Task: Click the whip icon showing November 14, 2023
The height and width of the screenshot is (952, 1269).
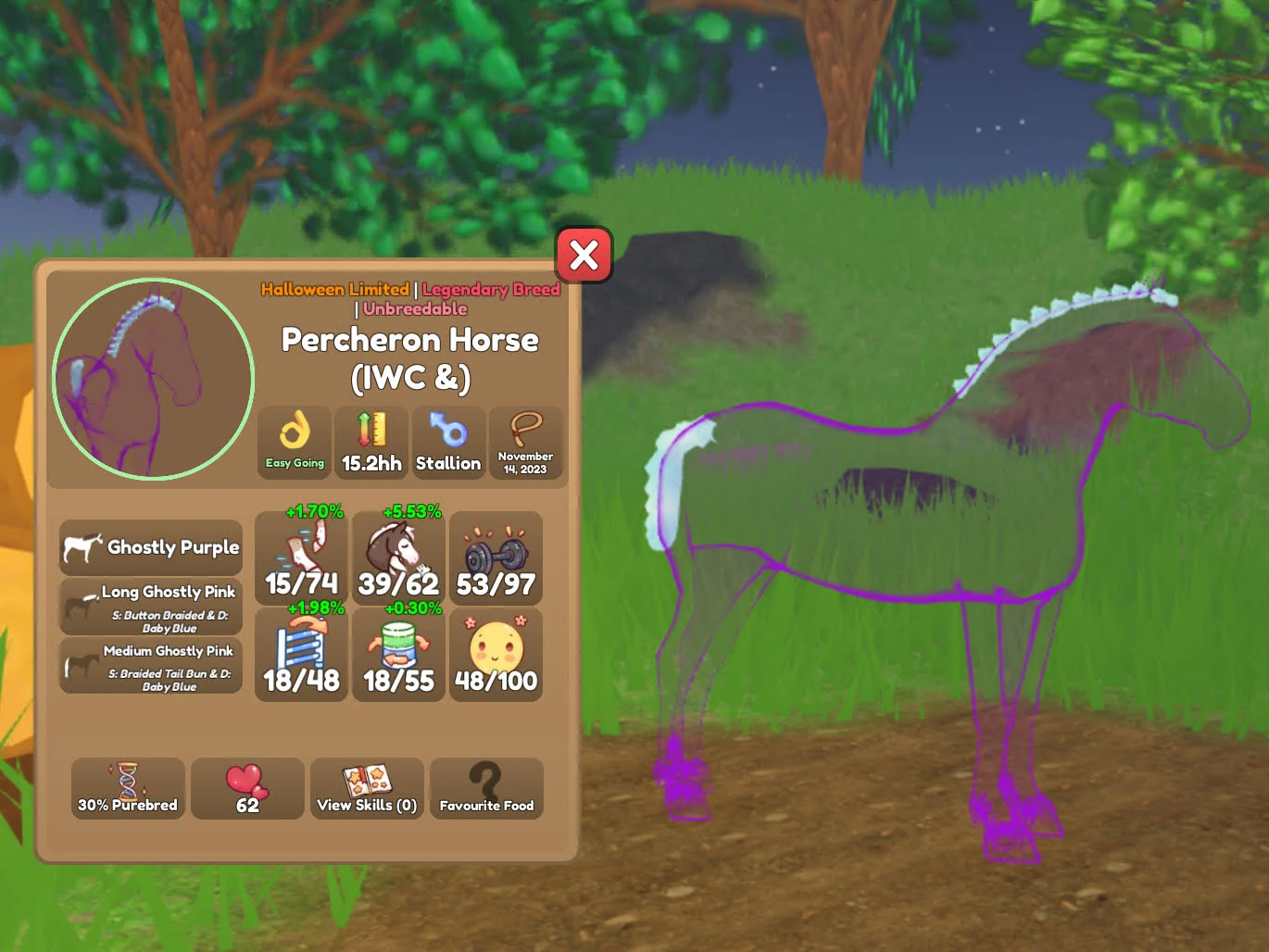Action: click(526, 443)
